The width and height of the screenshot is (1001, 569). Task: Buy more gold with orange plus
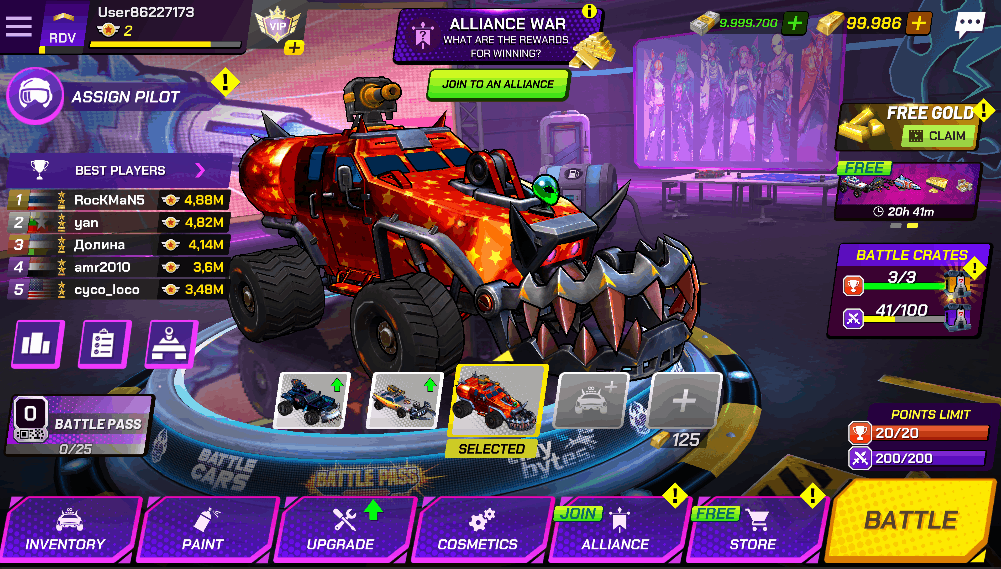pos(919,23)
